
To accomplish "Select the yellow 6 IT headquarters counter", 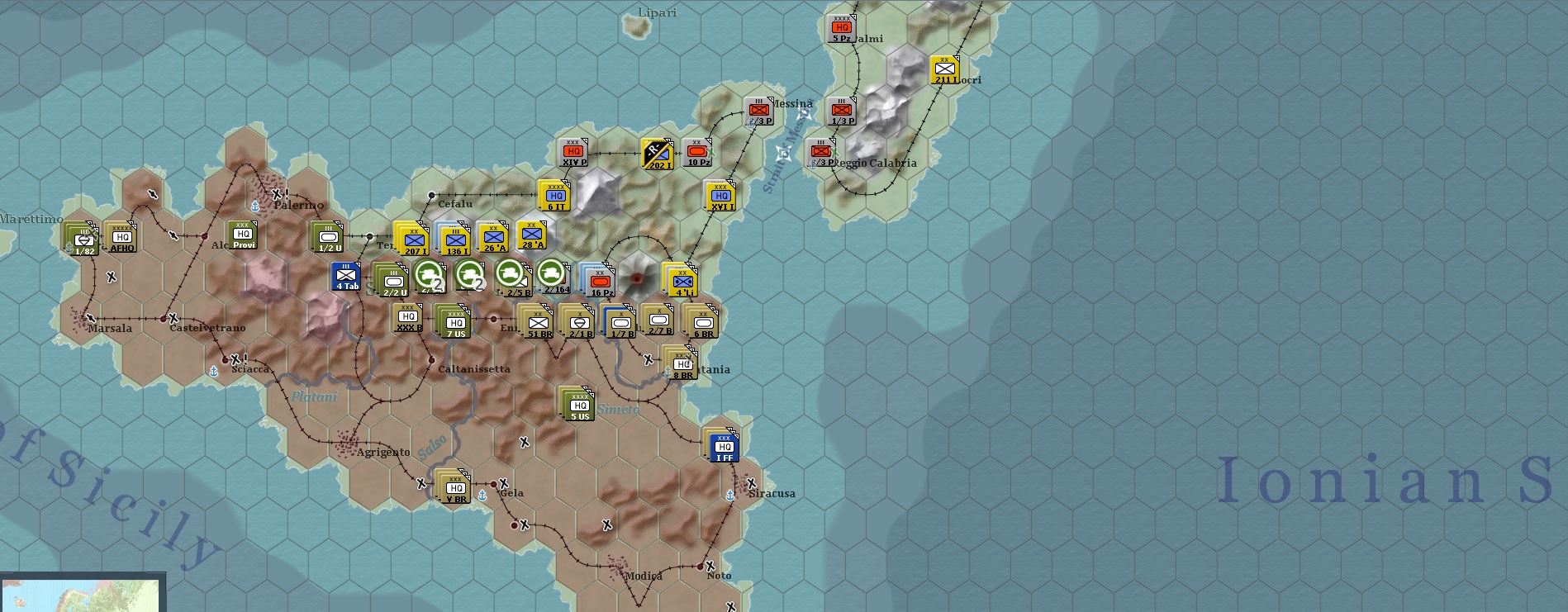I will [553, 197].
